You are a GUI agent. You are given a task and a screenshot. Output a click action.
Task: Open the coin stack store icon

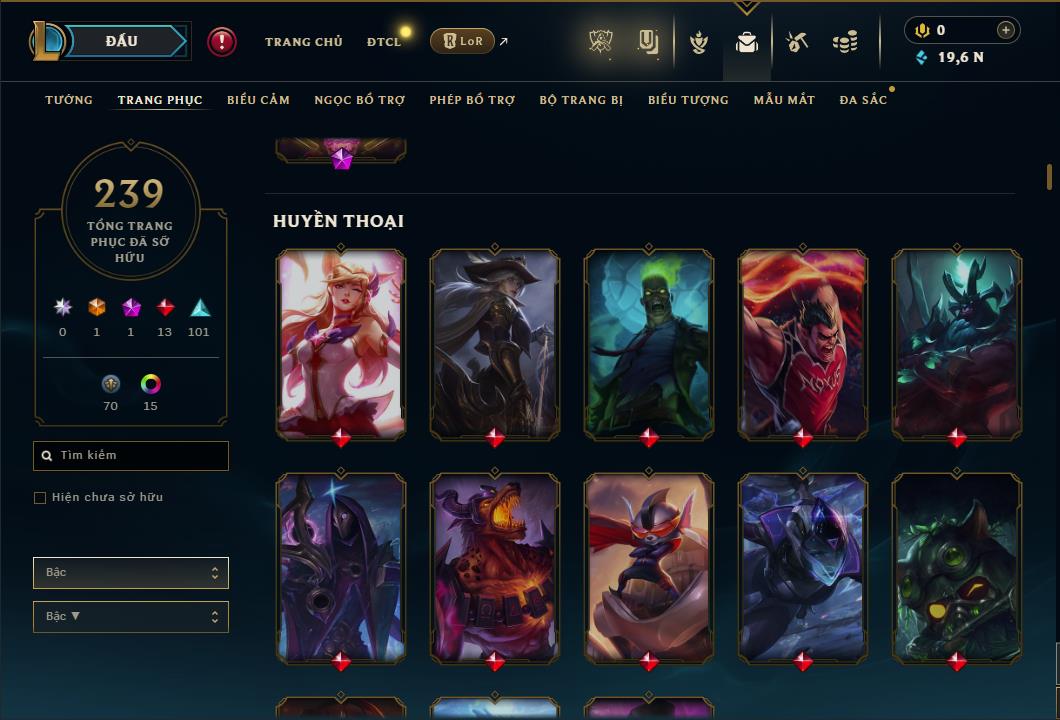[845, 42]
